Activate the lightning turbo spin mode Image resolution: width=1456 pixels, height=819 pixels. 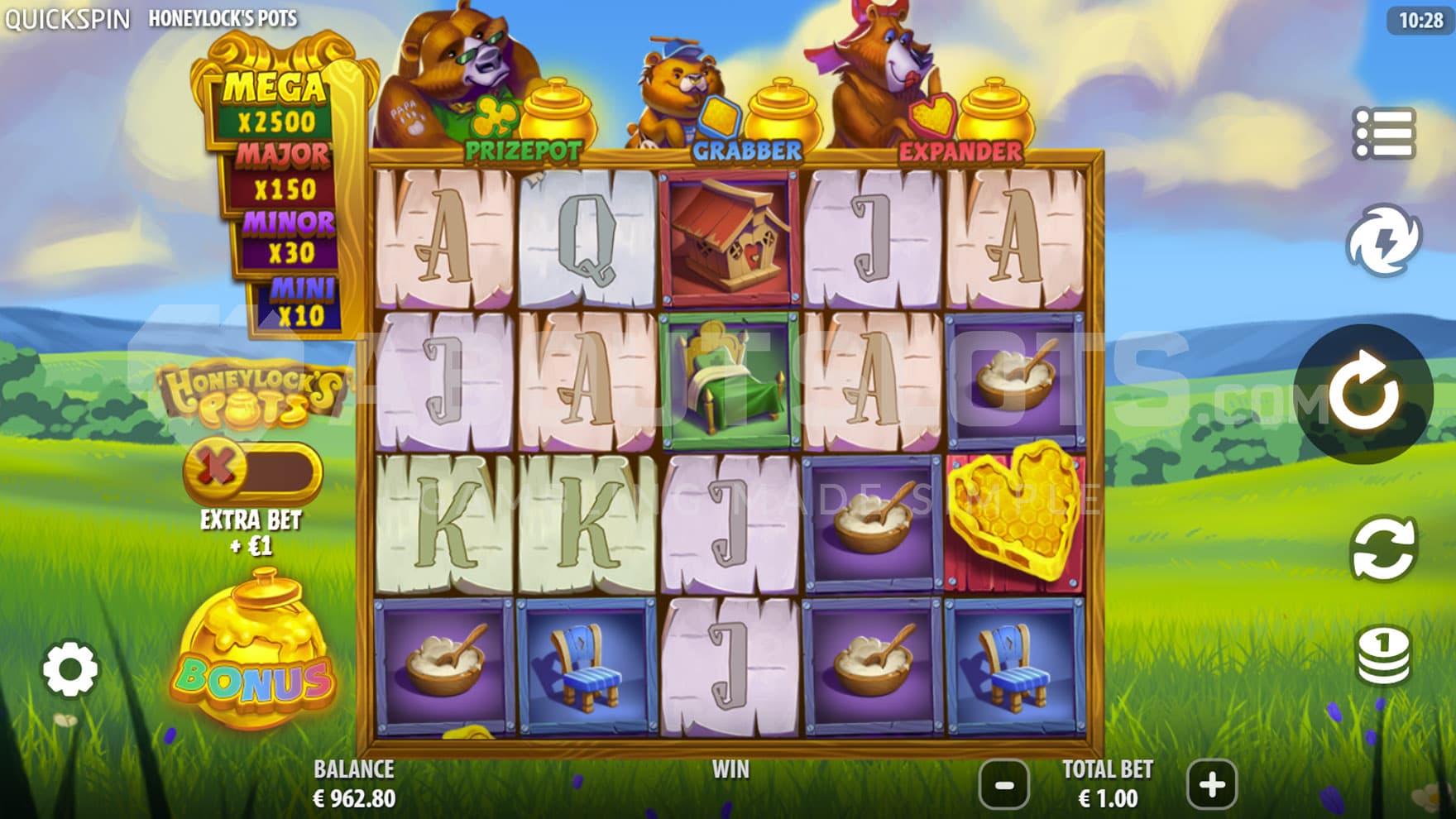click(1383, 240)
